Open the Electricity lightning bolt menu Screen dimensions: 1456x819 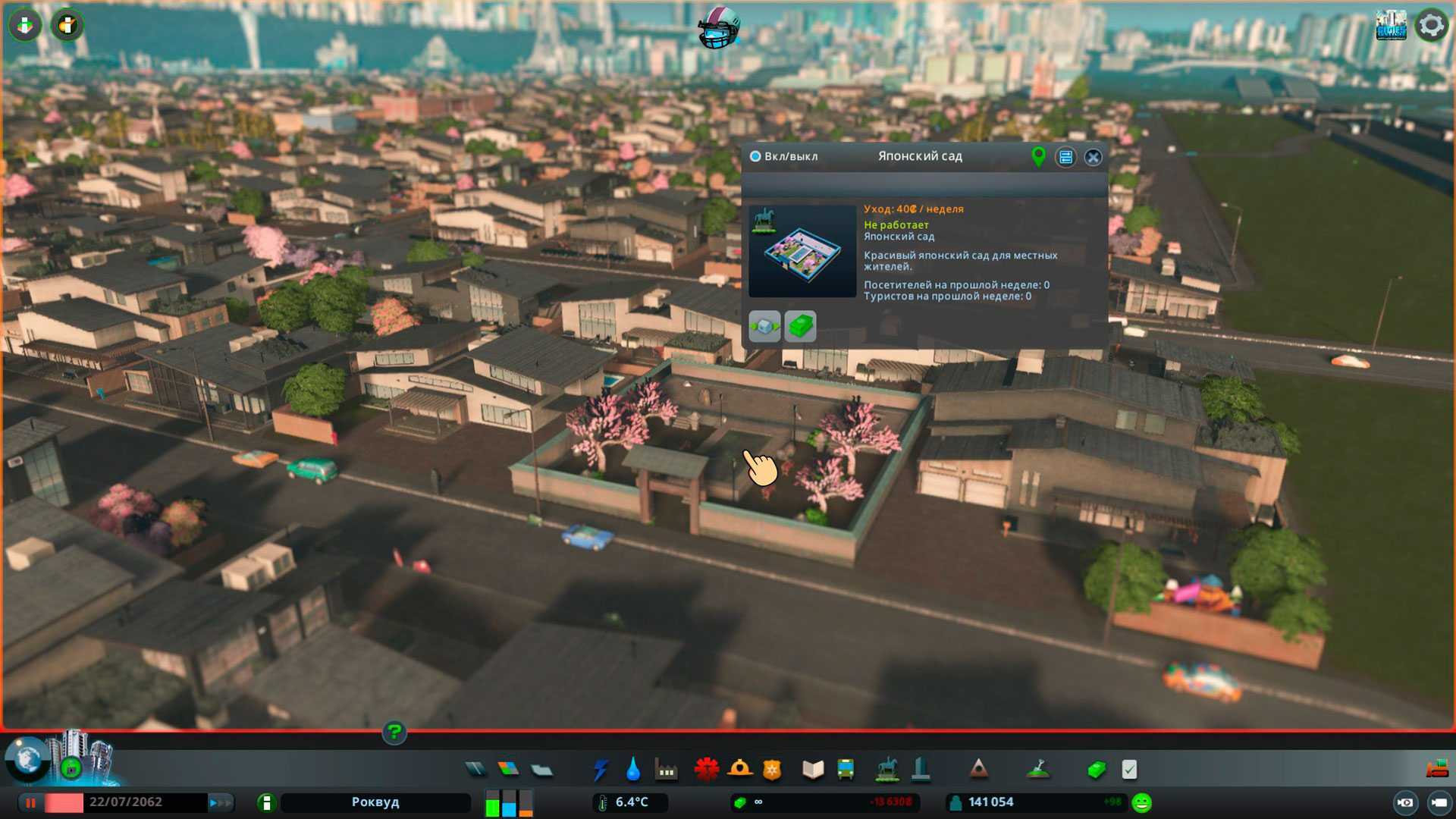point(601,770)
